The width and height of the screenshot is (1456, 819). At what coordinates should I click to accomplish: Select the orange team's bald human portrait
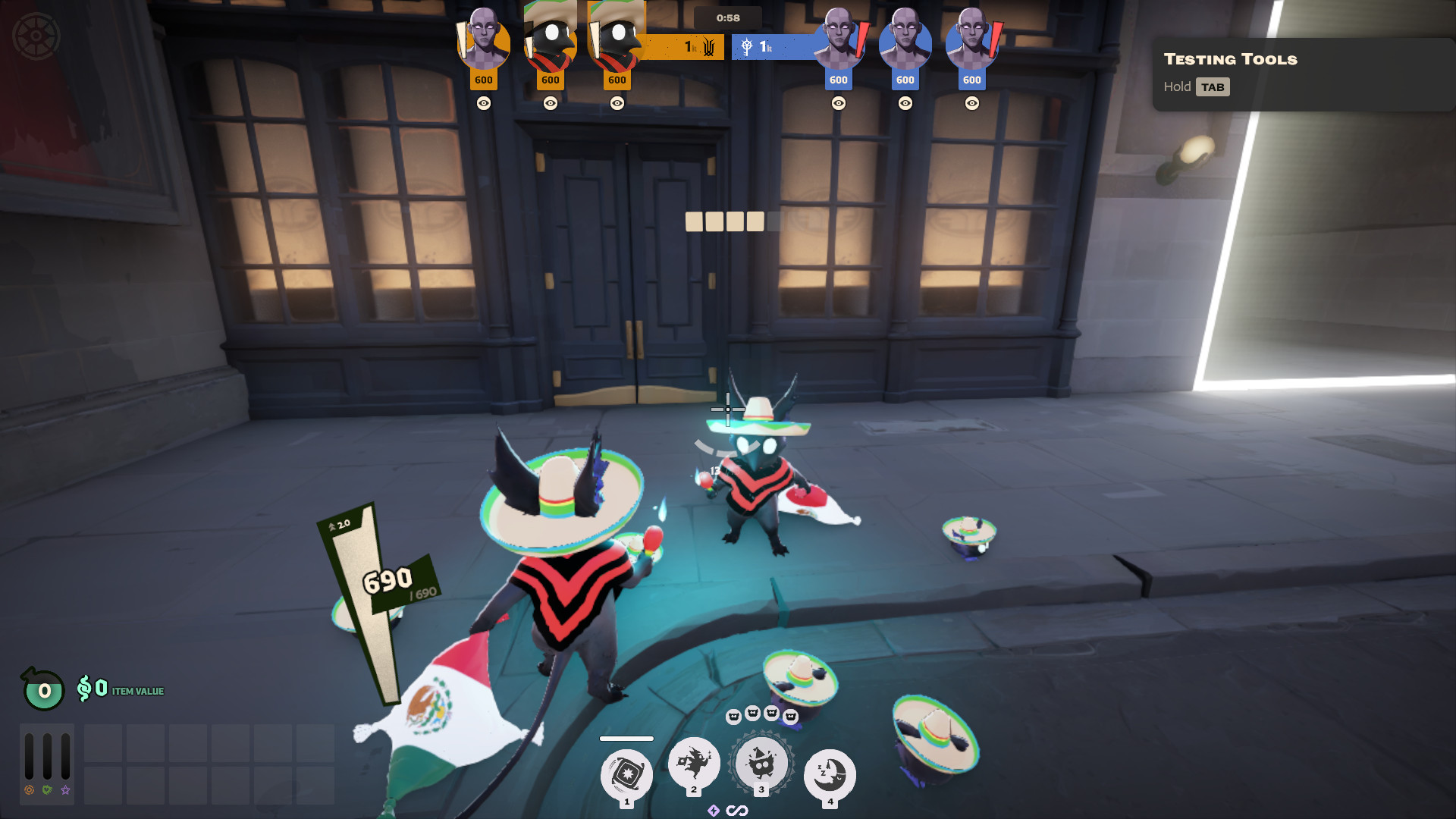tap(484, 42)
